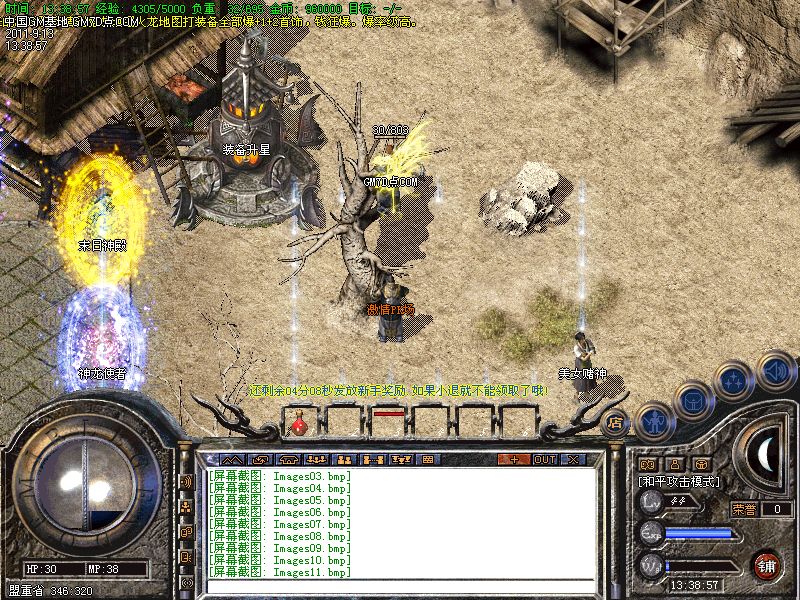Click the OUT button above chat
Image resolution: width=800 pixels, height=600 pixels.
545,460
